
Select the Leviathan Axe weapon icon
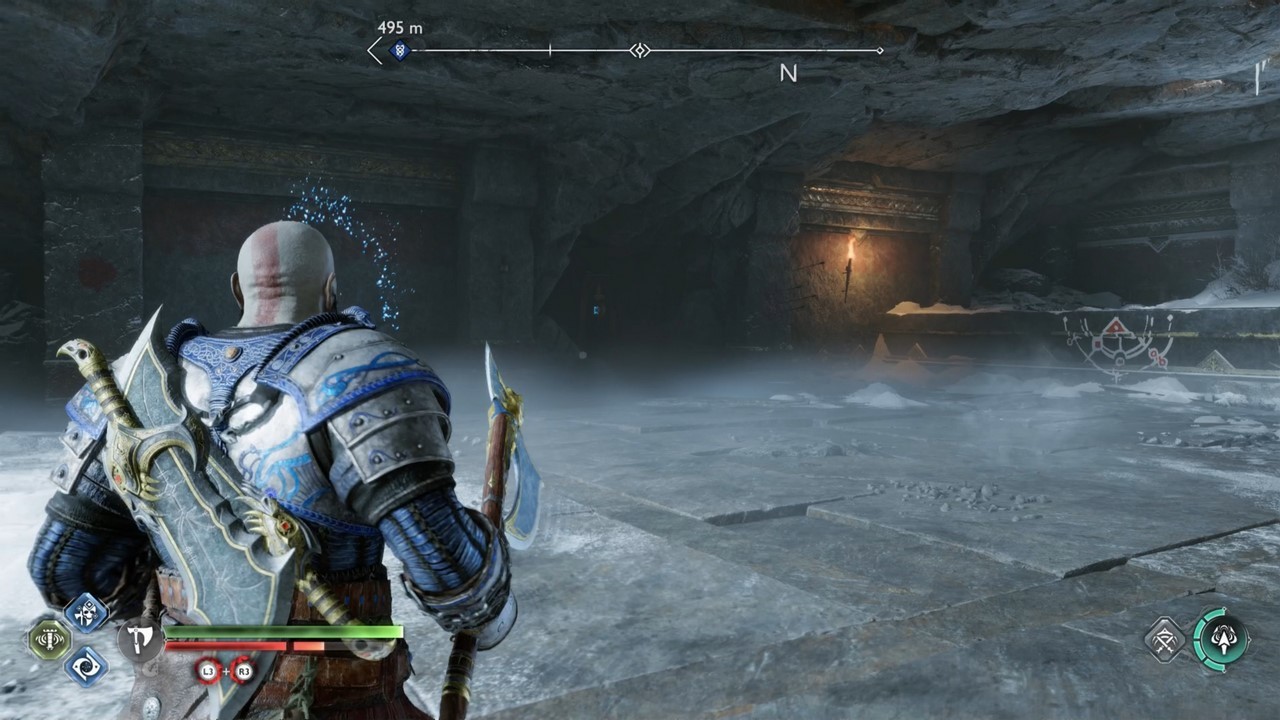coord(140,638)
